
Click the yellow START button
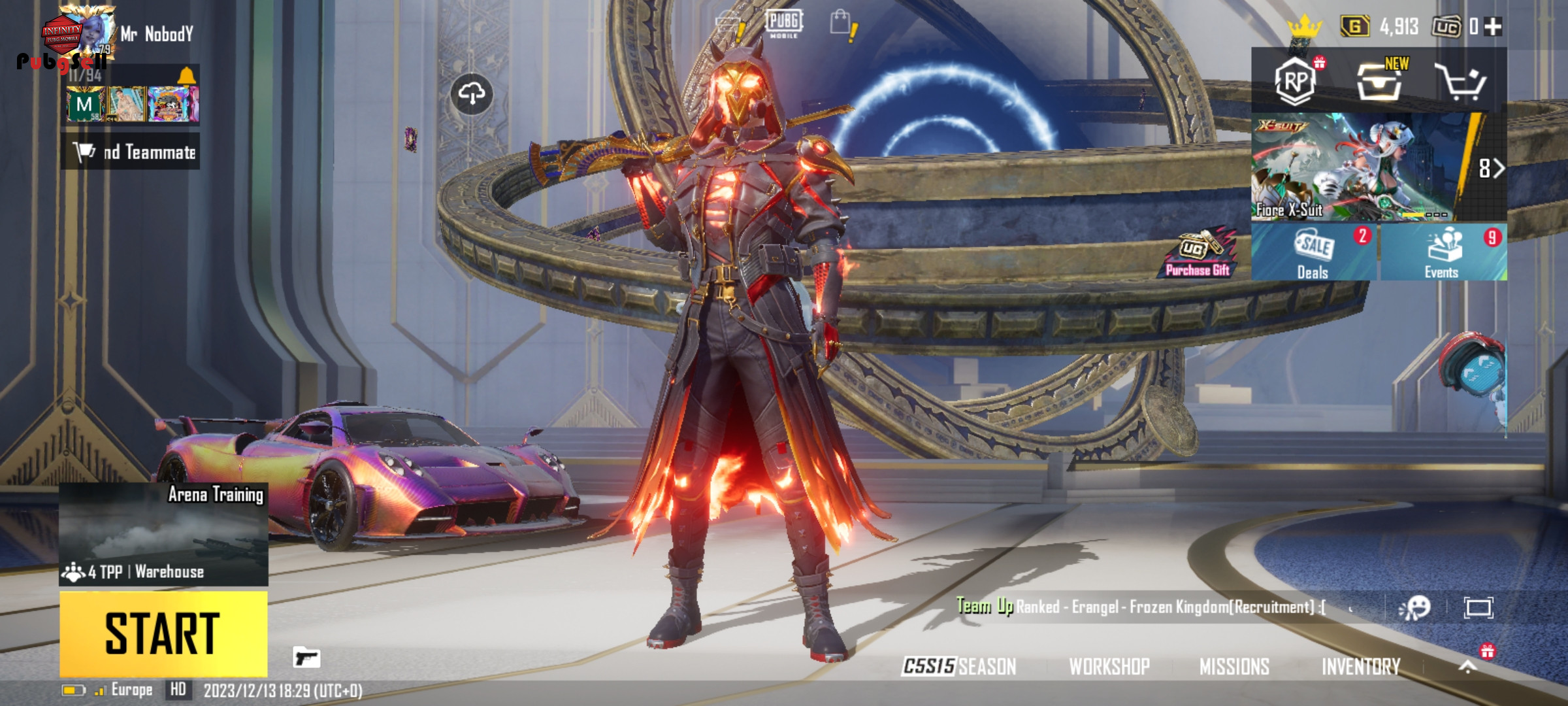163,633
